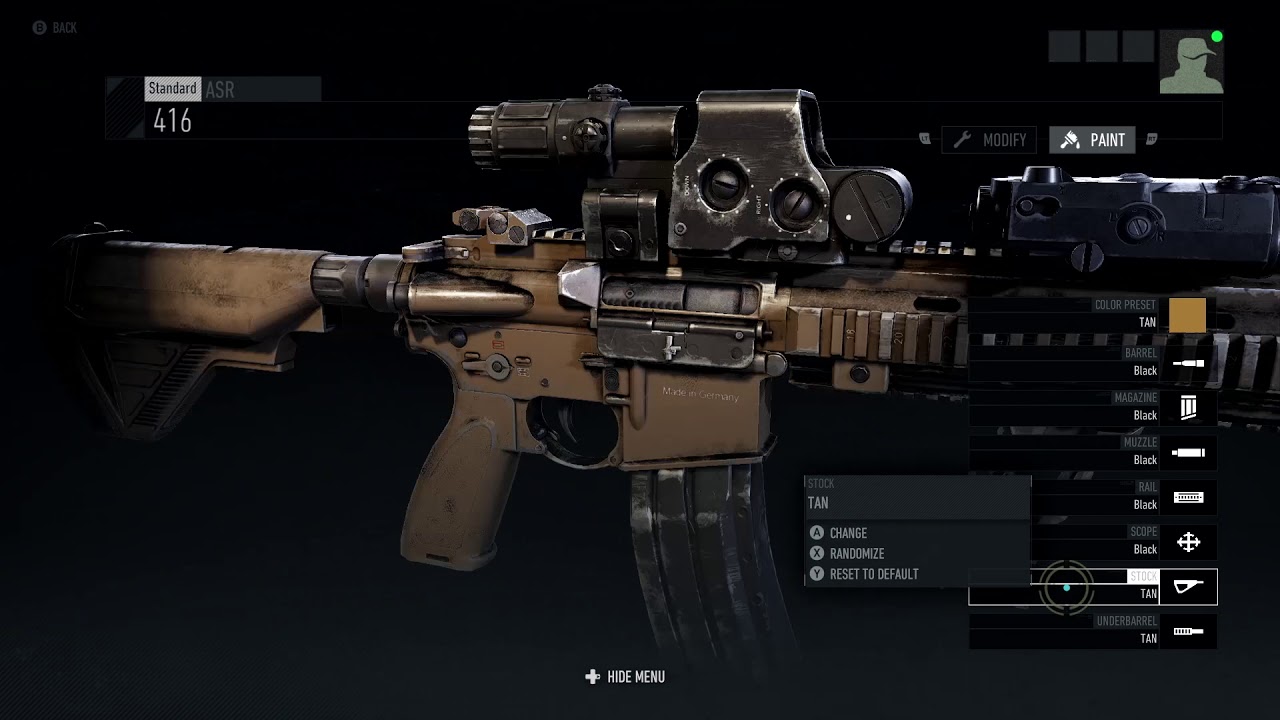Viewport: 1280px width, 720px height.
Task: Select the Scope paint category icon
Action: 1188,542
